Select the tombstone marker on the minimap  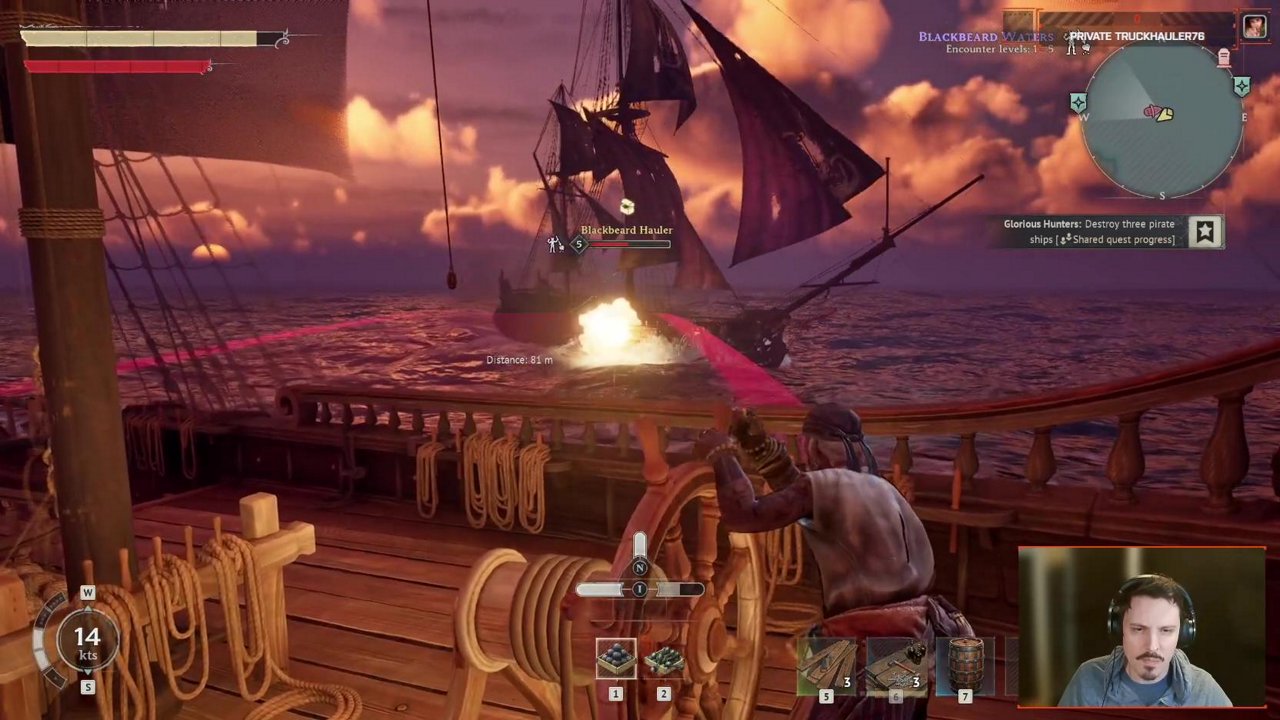pos(1223,58)
